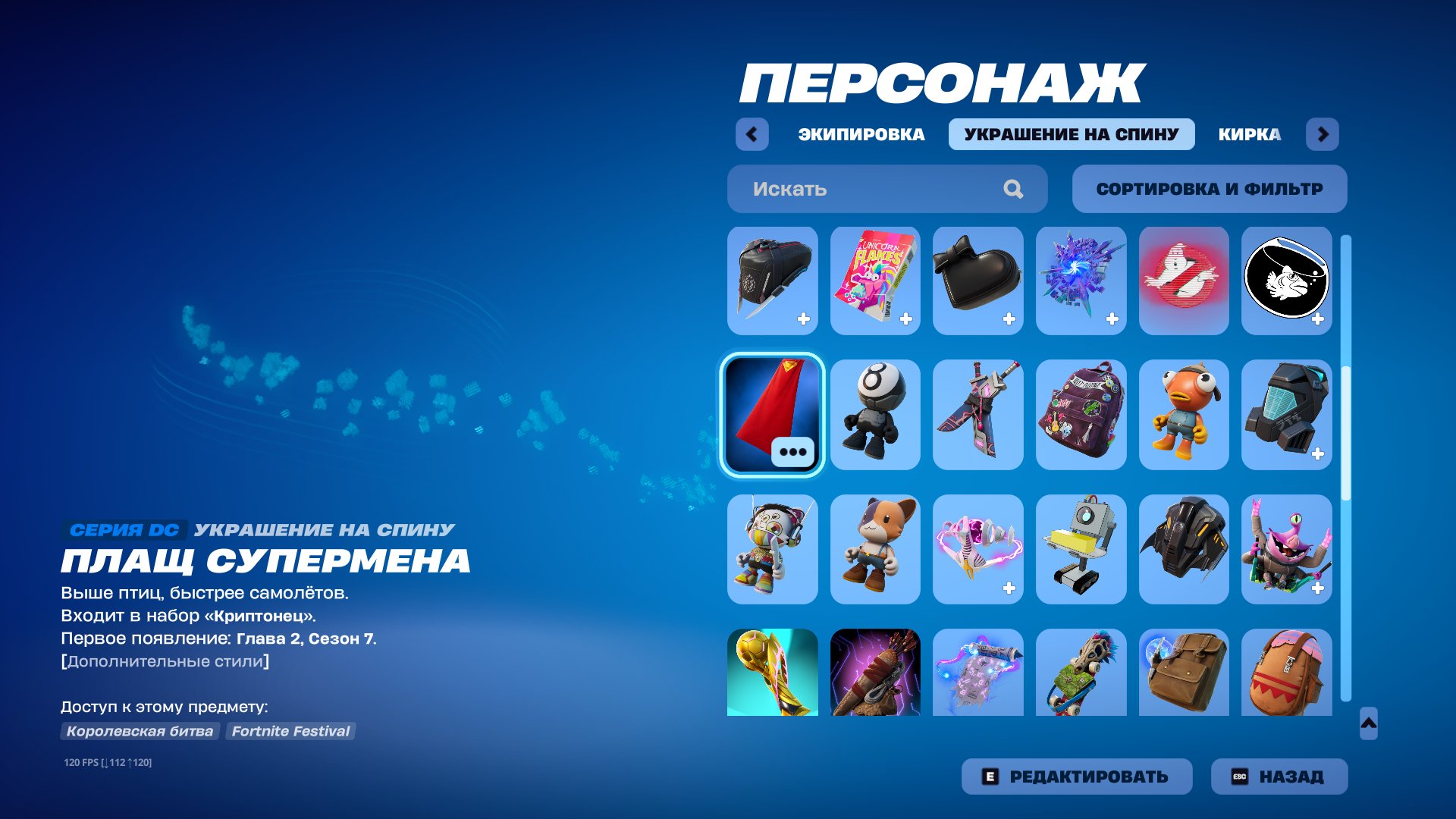Select the Unicorn Flakes cereal box back bling
This screenshot has height=819, width=1456.
click(x=875, y=281)
